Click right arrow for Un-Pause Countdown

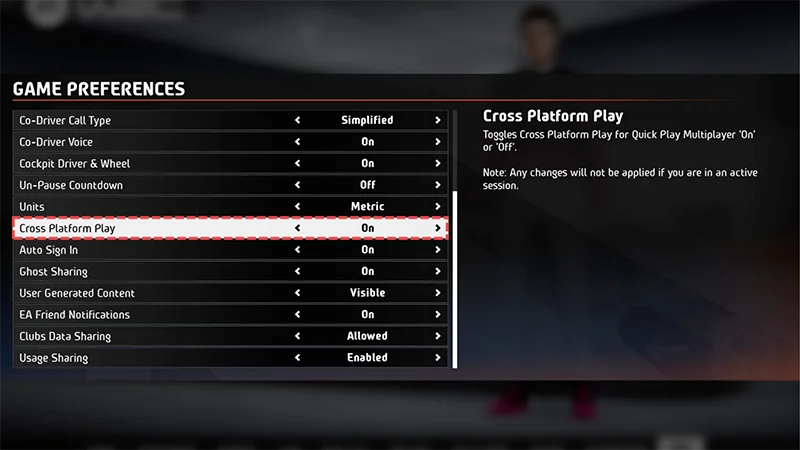[438, 185]
